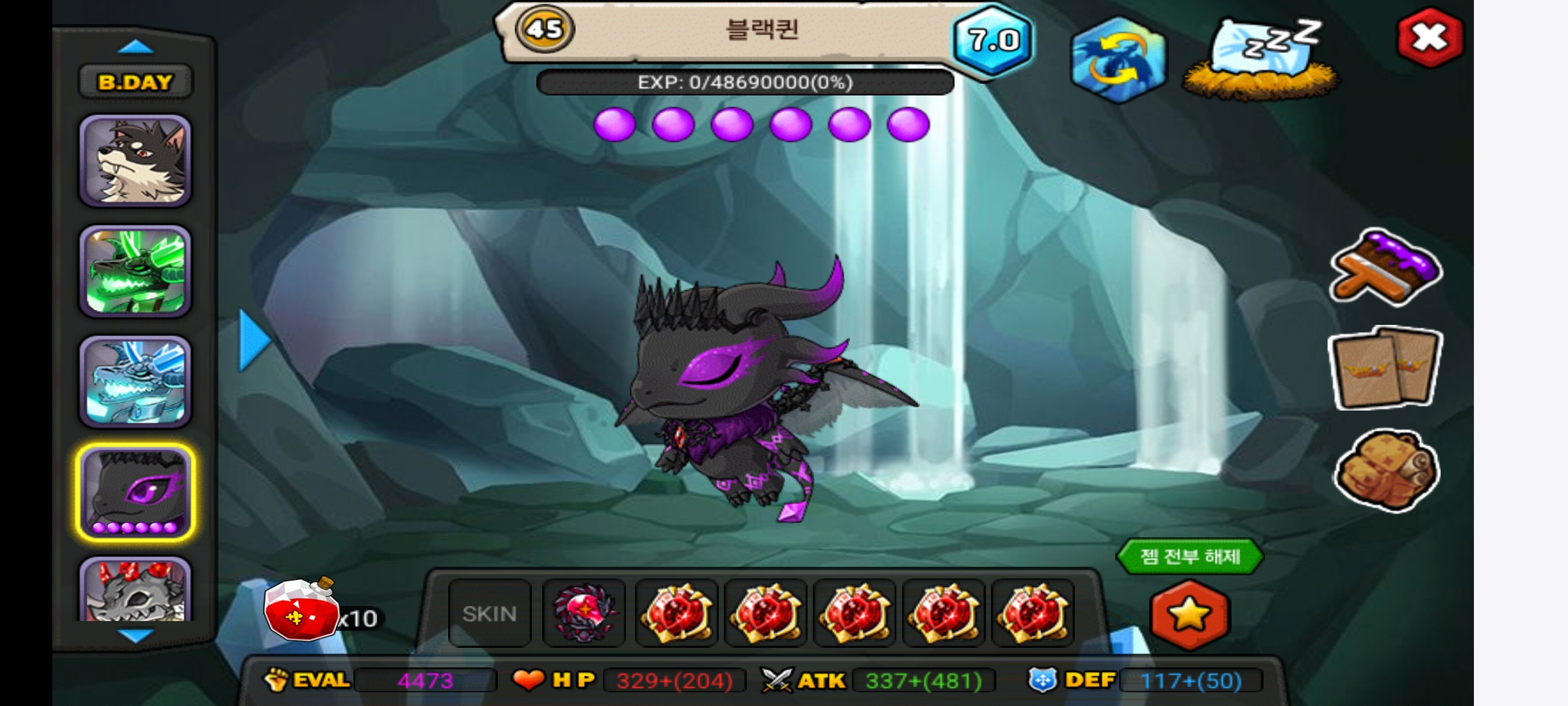Open the backpack inventory icon
Image resolution: width=1568 pixels, height=706 pixels.
(1385, 468)
